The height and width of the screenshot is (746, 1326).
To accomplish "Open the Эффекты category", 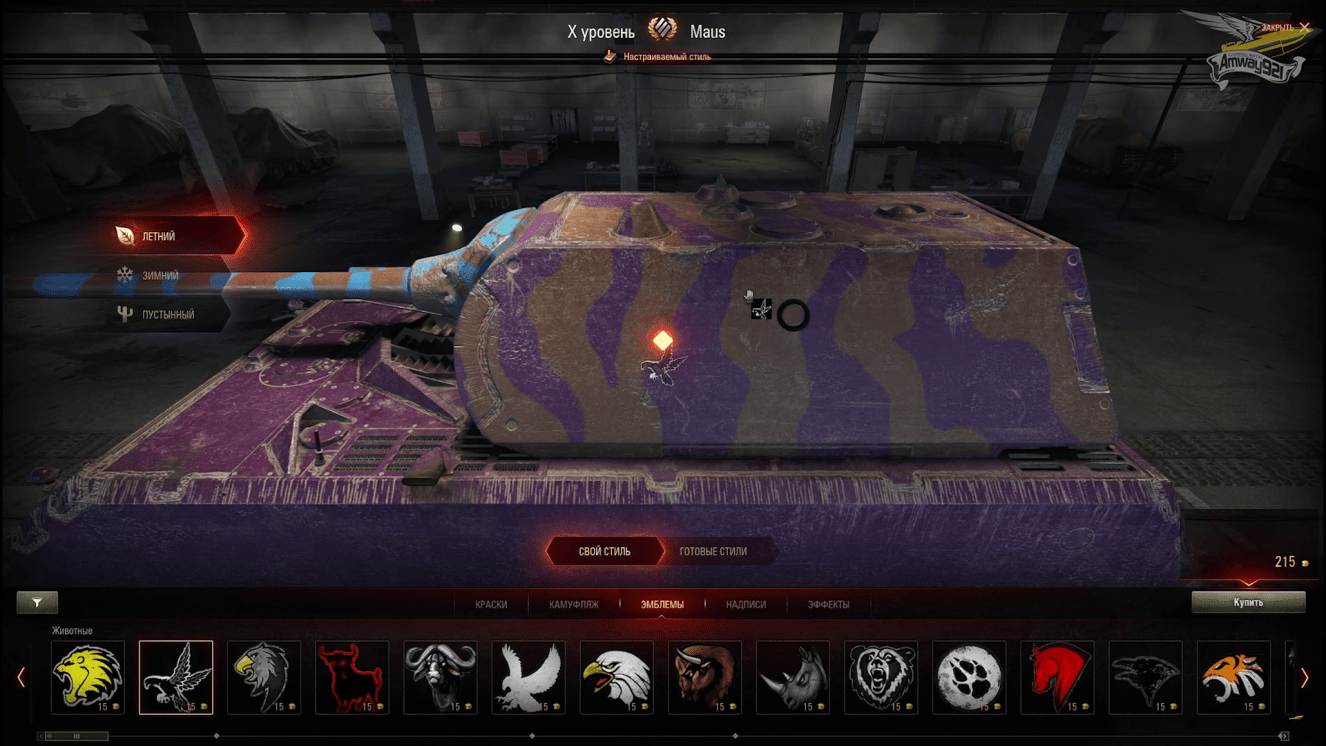I will [829, 604].
